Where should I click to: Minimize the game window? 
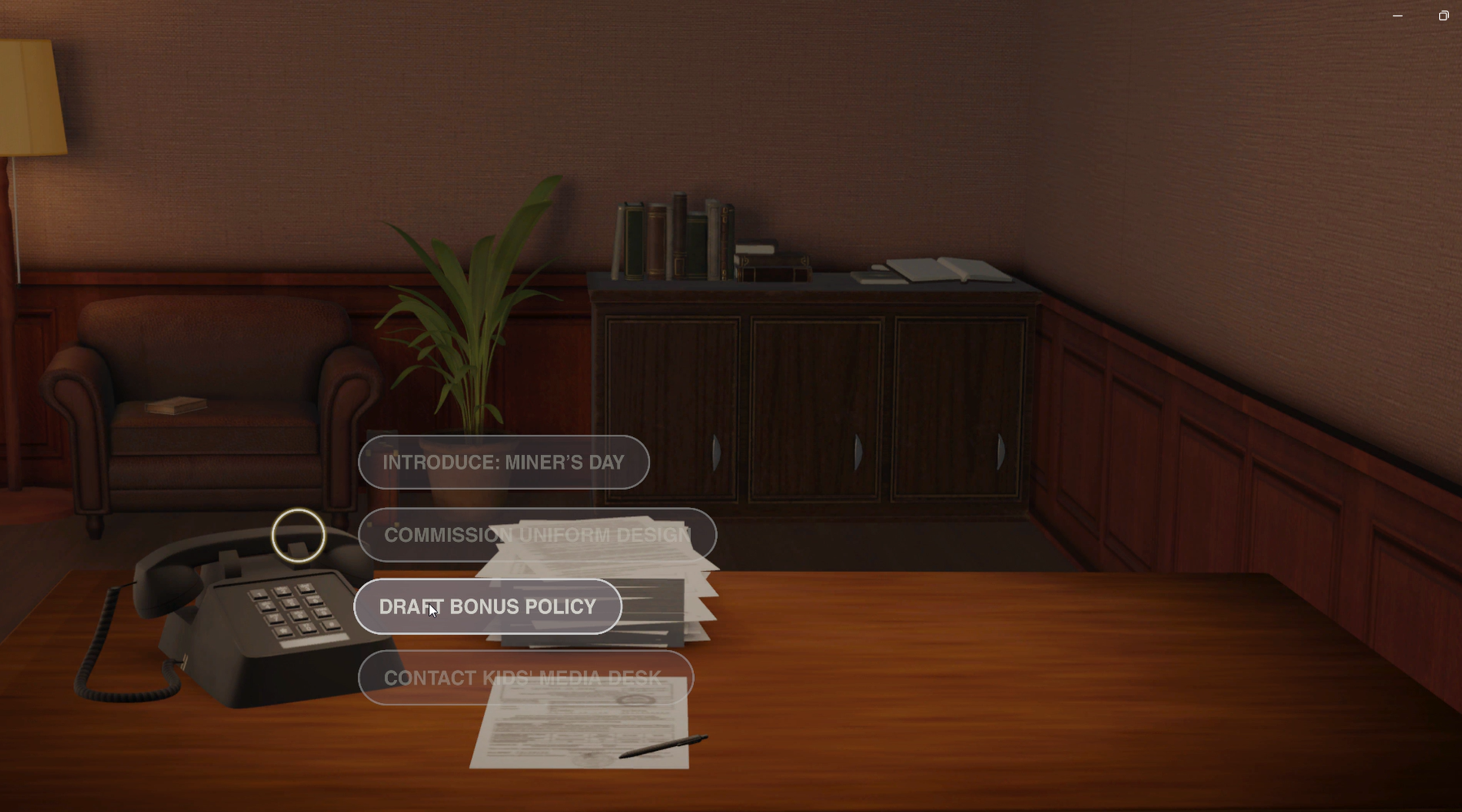pyautogui.click(x=1398, y=15)
